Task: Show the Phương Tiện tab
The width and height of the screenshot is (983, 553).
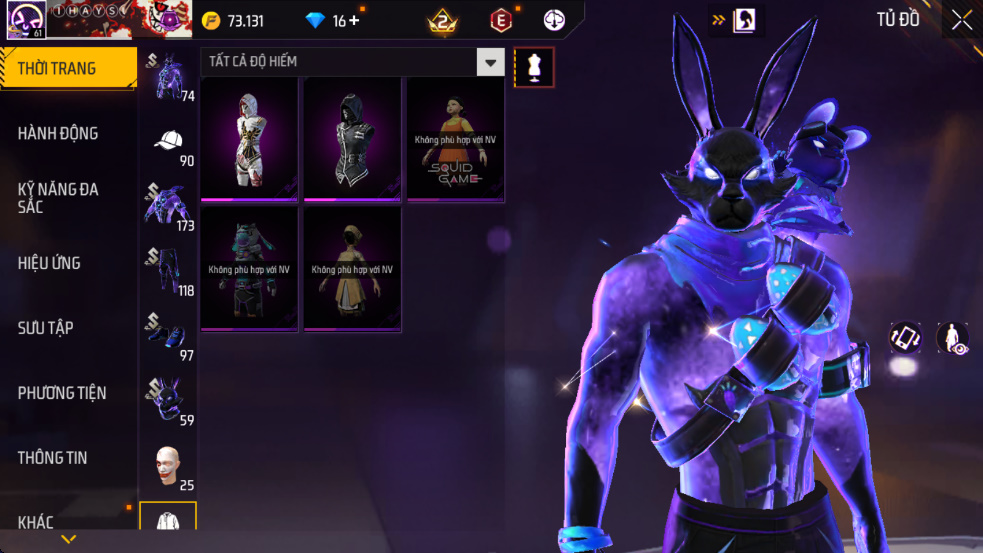Action: pos(67,393)
